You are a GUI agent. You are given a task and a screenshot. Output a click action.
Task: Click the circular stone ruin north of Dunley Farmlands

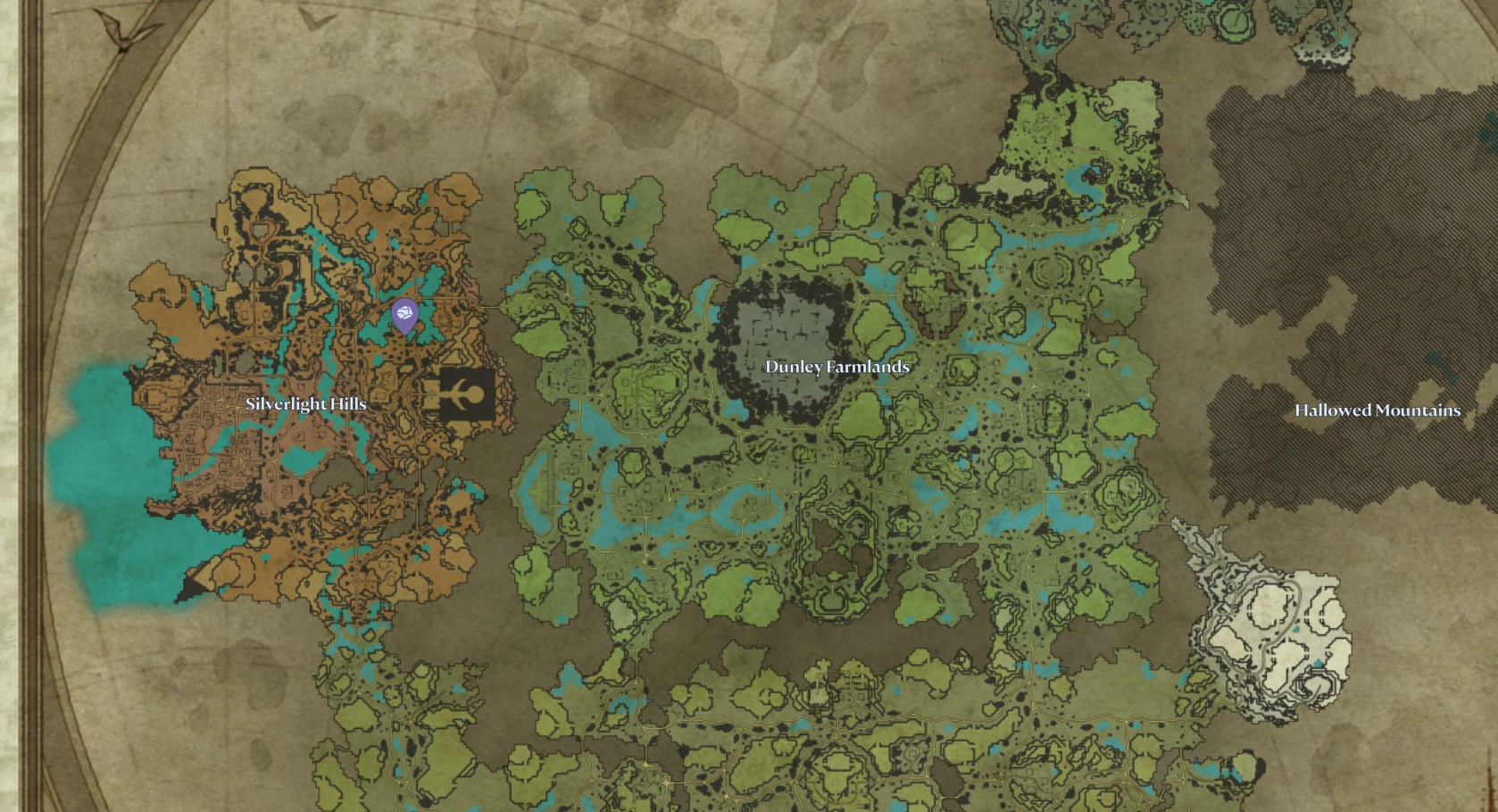1049,268
